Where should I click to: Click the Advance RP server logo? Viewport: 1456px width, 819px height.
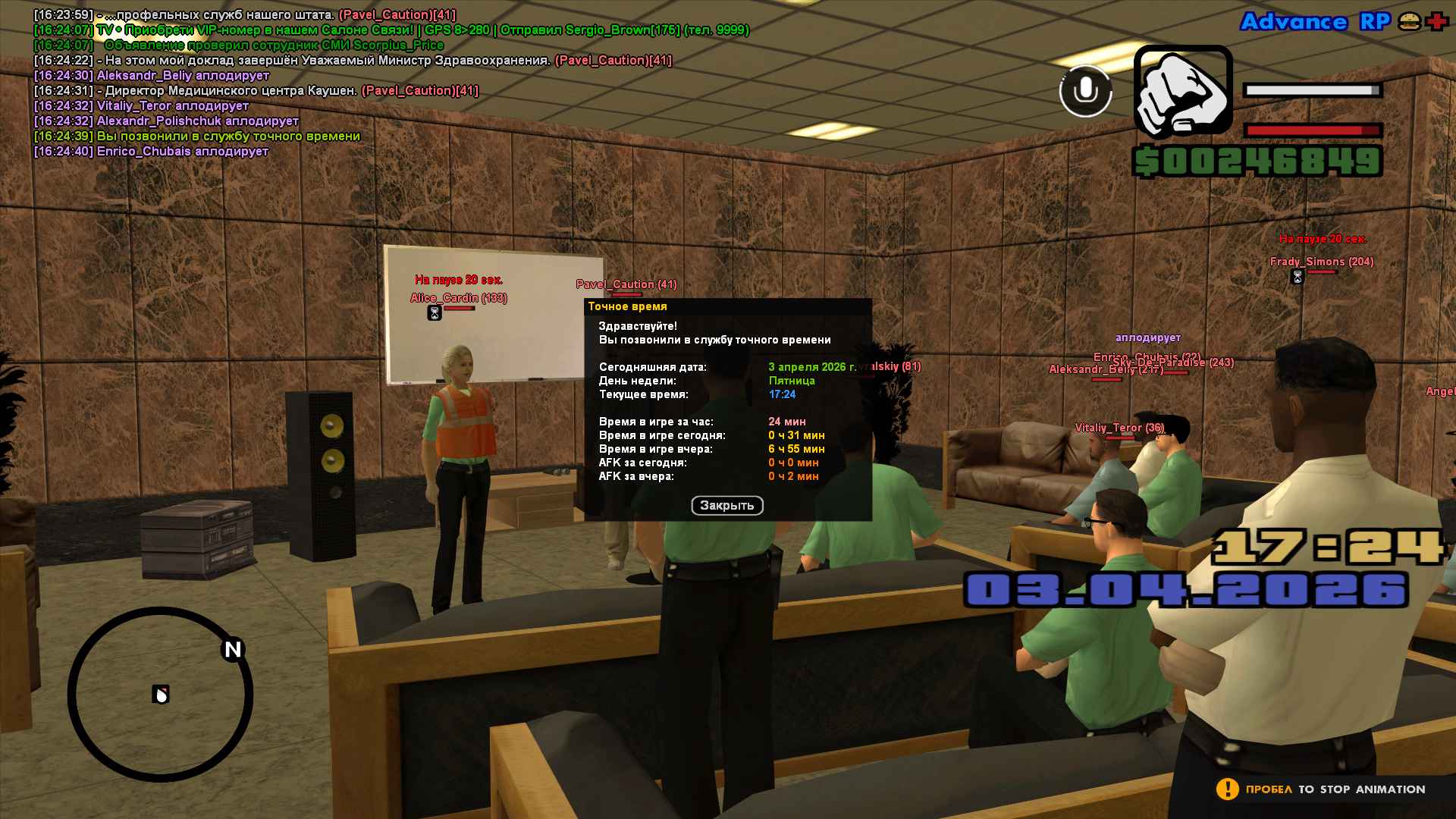click(1315, 22)
